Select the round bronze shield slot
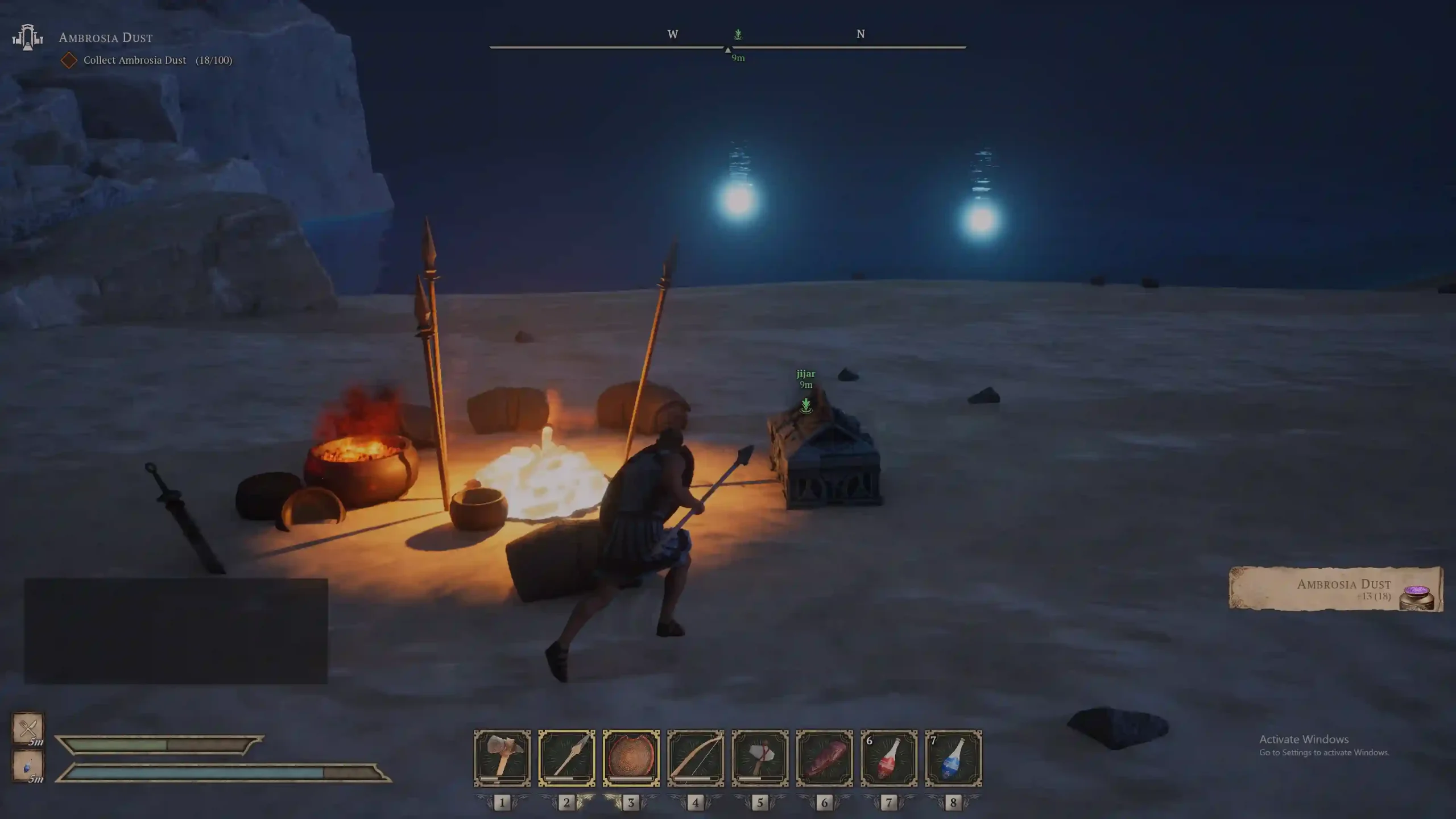The width and height of the screenshot is (1456, 819). [x=631, y=758]
